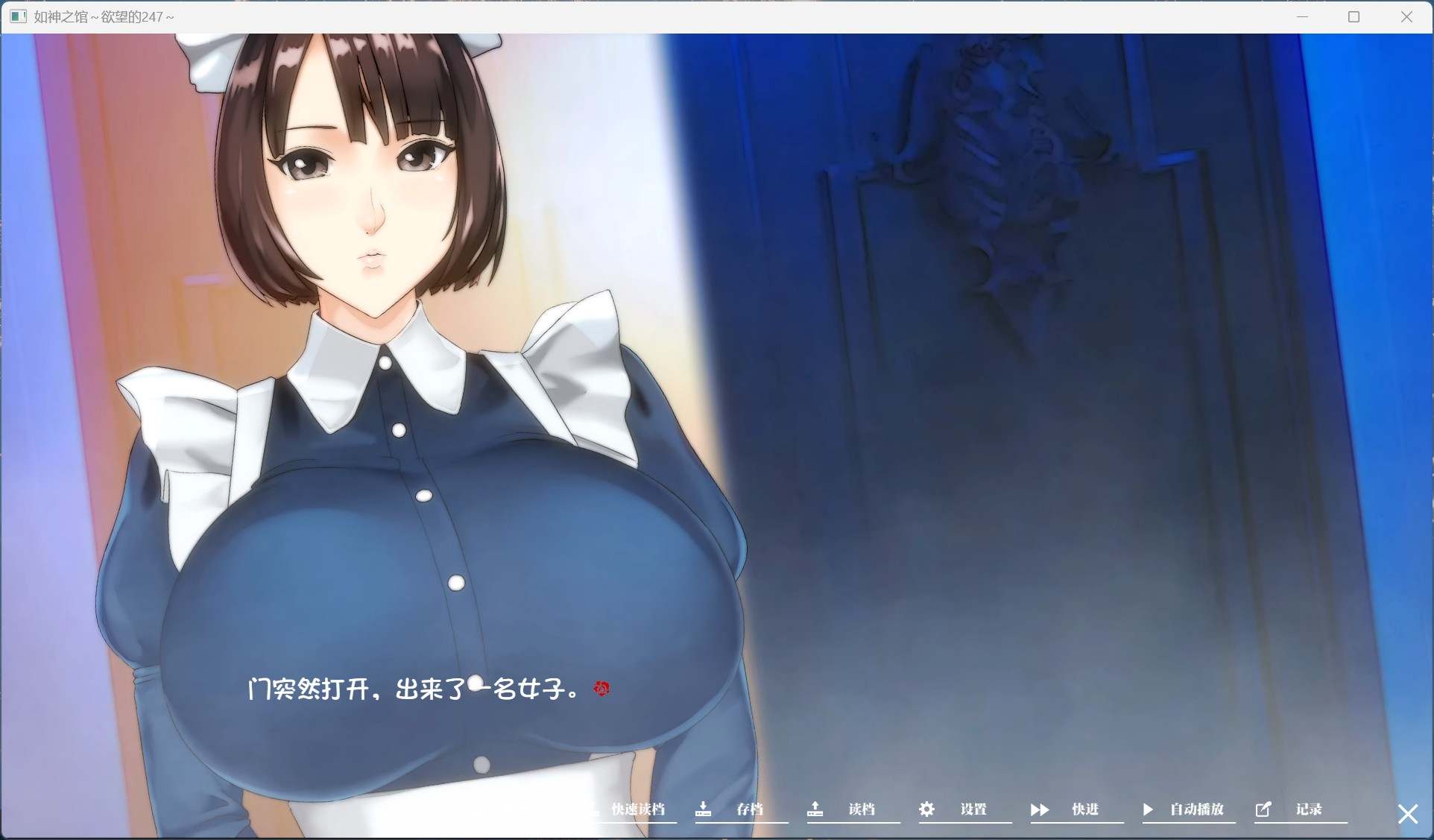Start auto-play using the play triangle icon

pos(1148,809)
